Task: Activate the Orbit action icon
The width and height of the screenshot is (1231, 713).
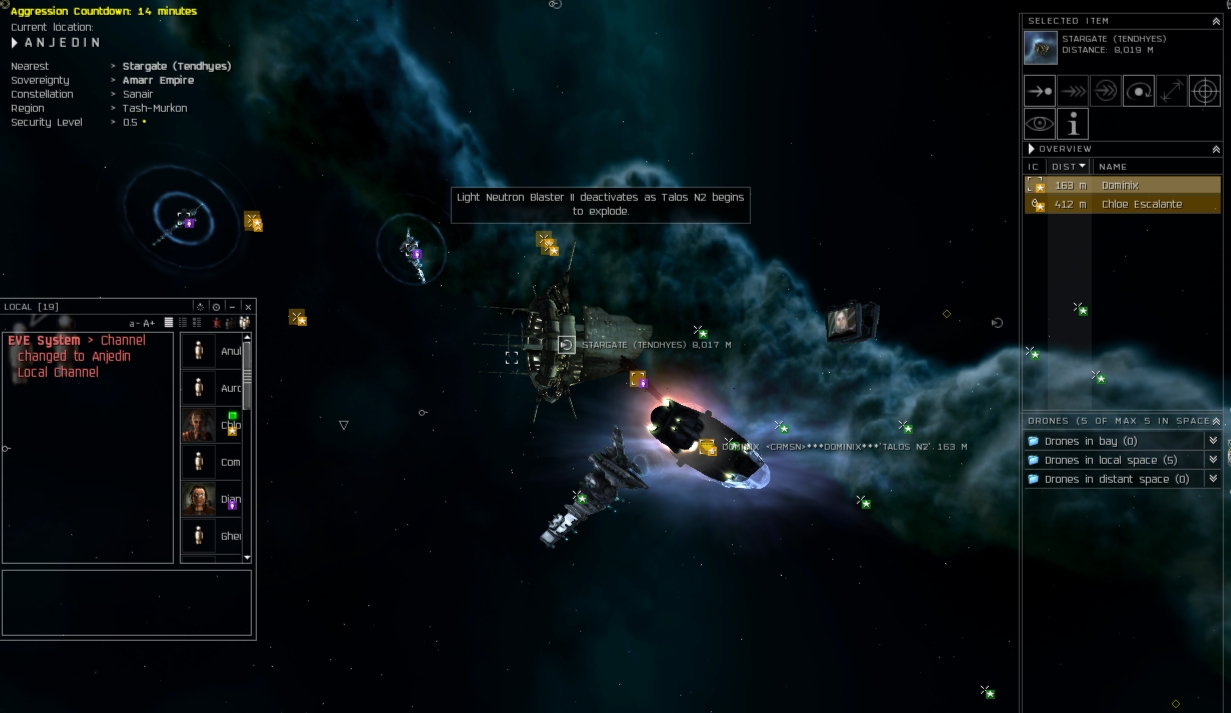Action: (x=1139, y=91)
